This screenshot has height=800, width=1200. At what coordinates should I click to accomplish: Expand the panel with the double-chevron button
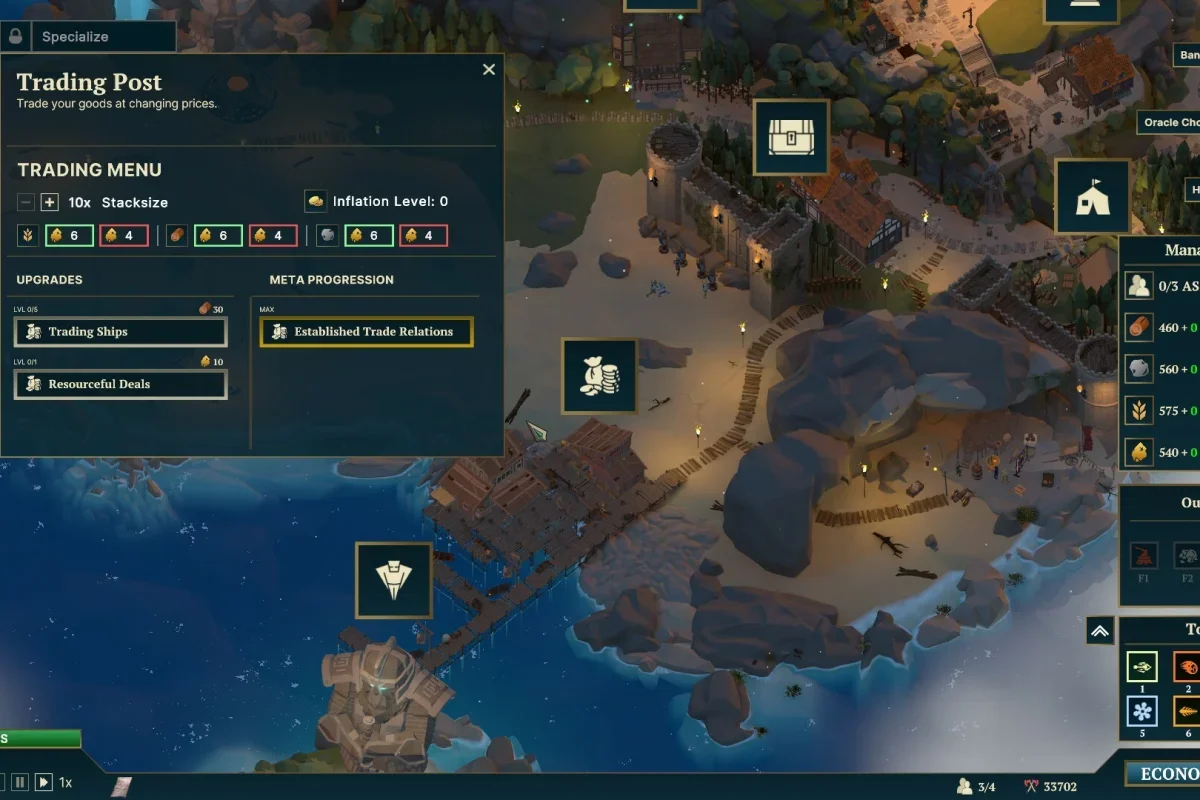(1099, 631)
